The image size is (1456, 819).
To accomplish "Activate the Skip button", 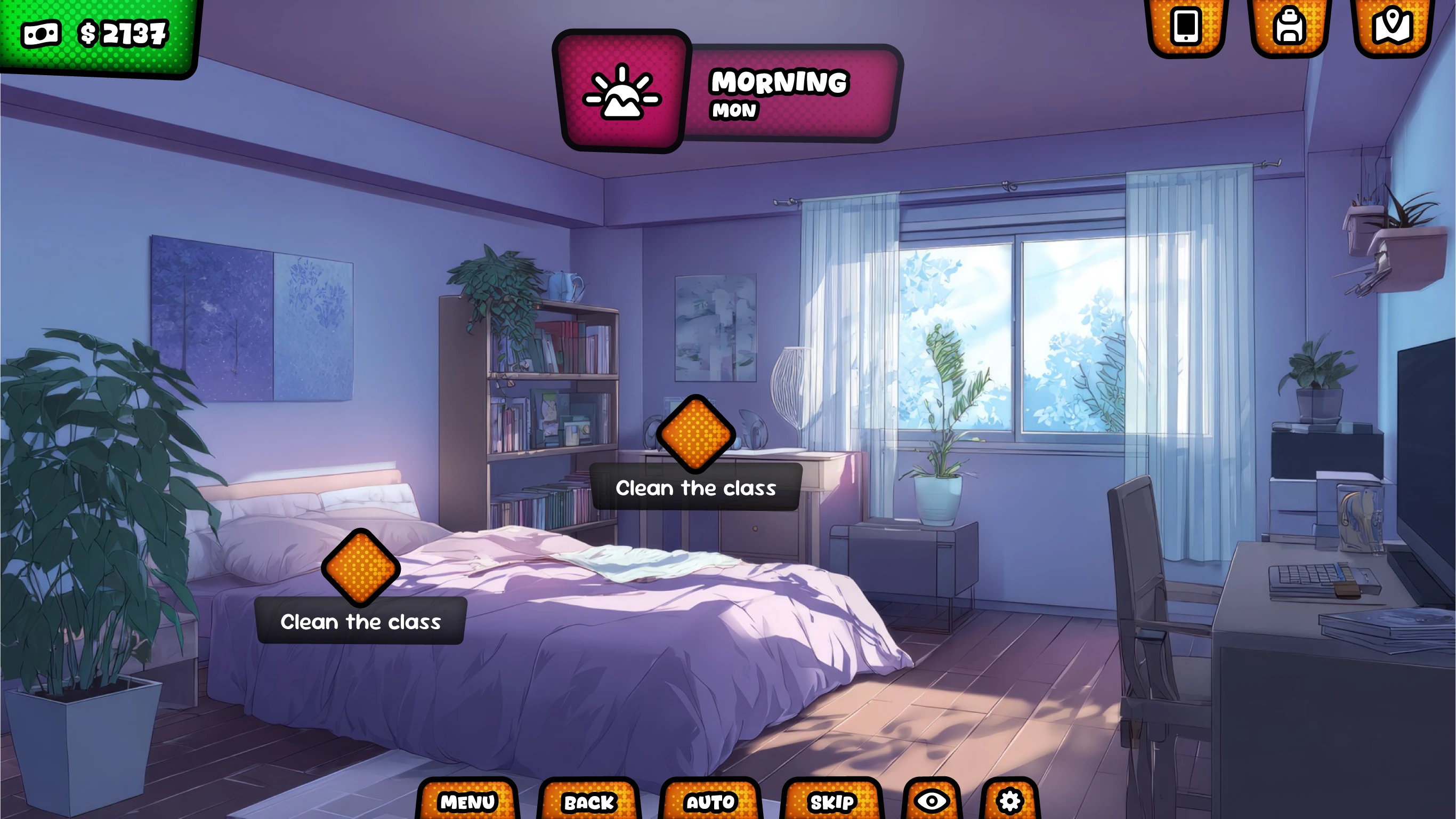I will click(x=832, y=801).
